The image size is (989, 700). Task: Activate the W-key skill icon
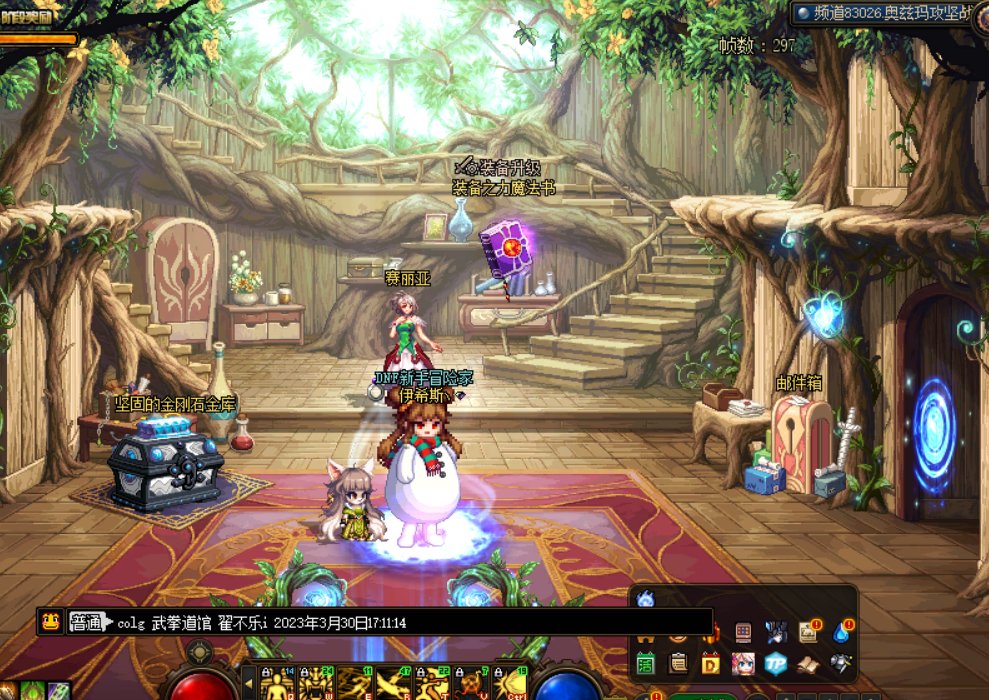tap(317, 684)
